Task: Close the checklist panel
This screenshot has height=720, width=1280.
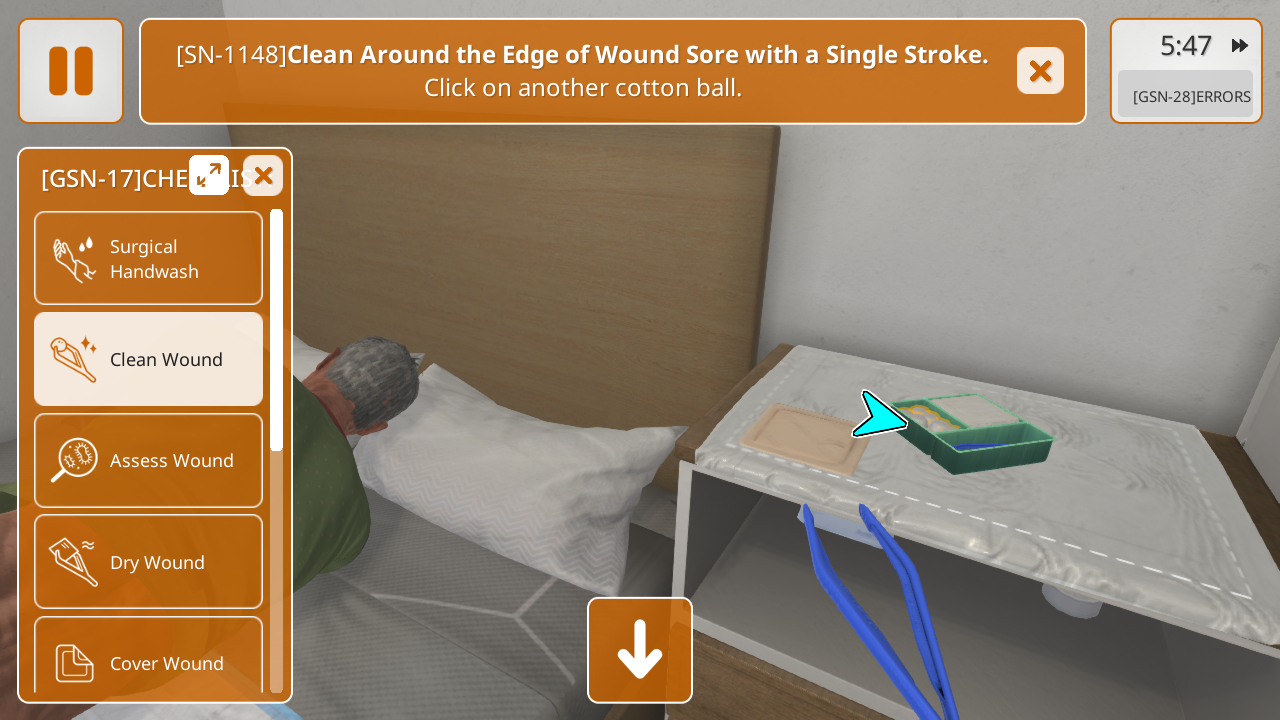Action: 263,176
